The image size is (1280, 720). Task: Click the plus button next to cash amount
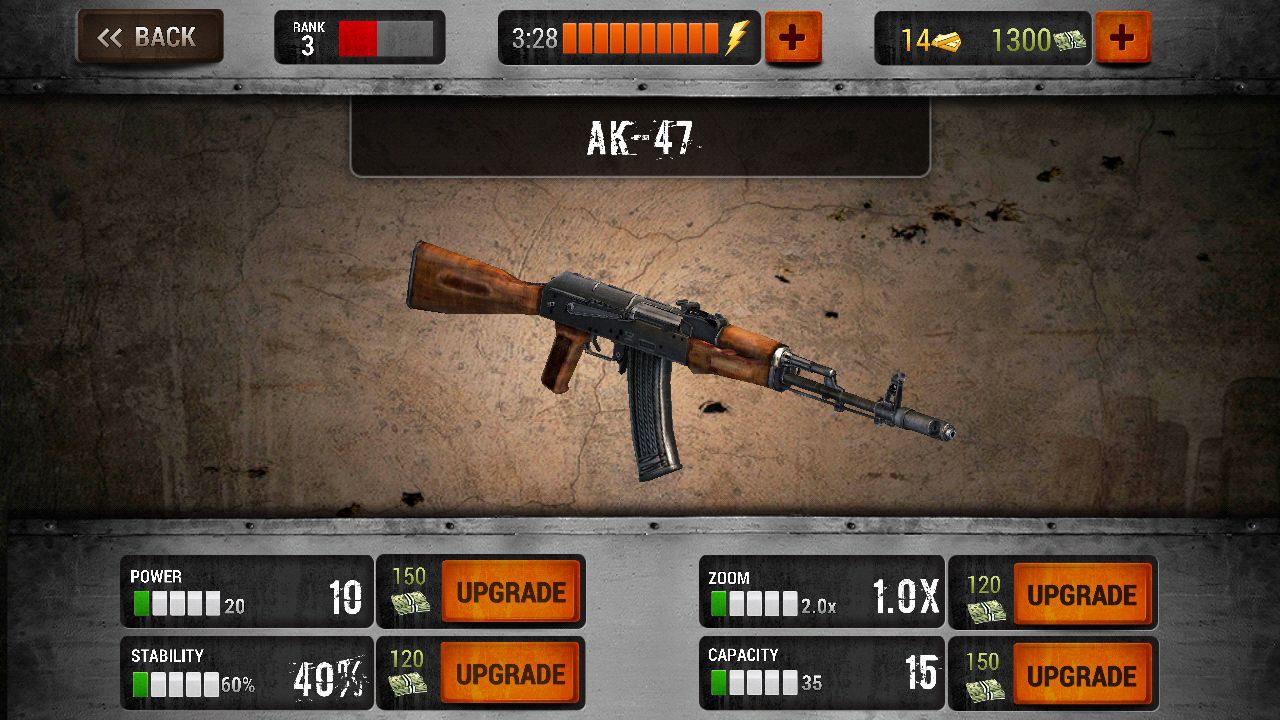[1125, 36]
